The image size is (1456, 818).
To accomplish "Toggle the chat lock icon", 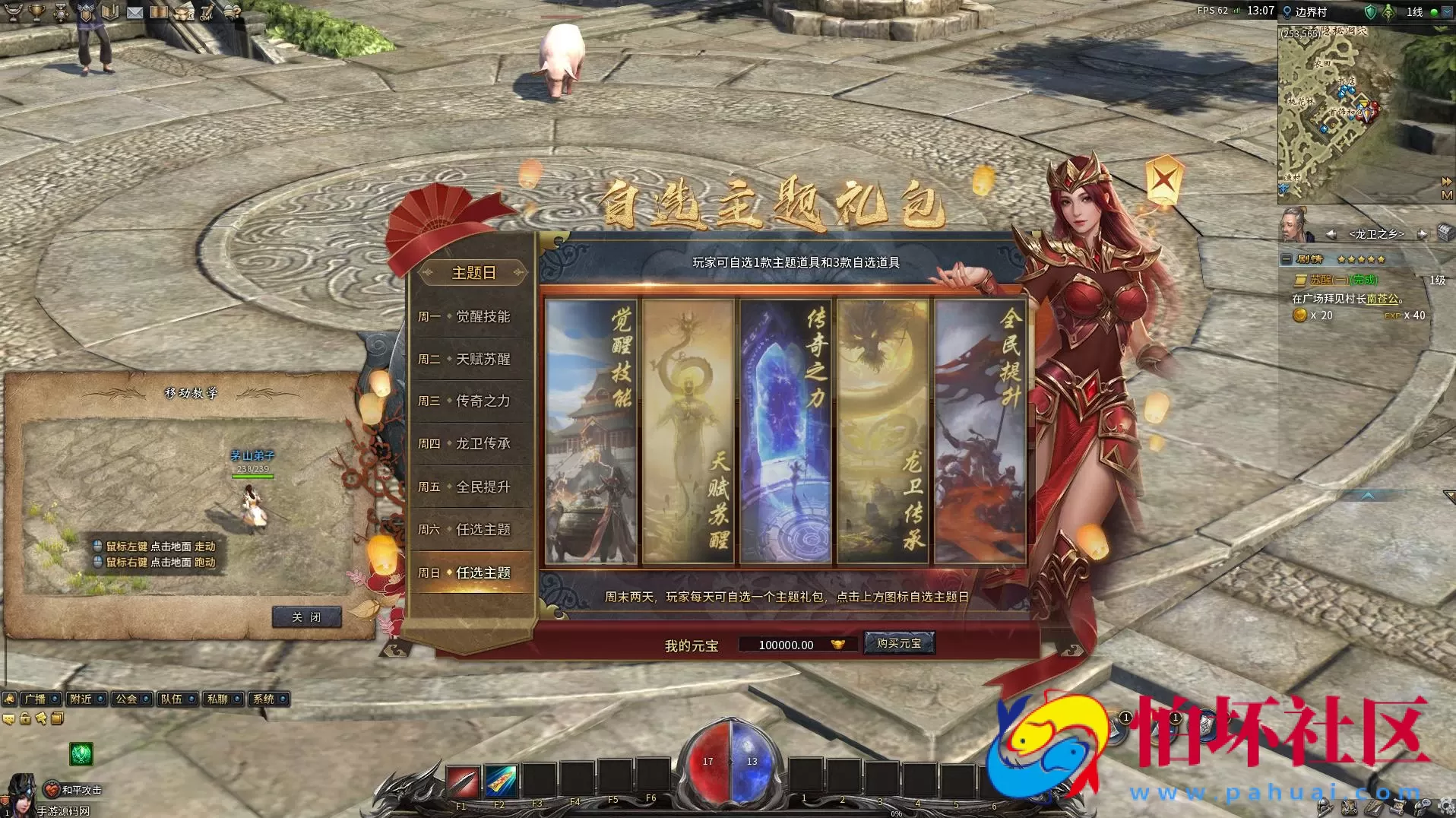I will tap(24, 718).
